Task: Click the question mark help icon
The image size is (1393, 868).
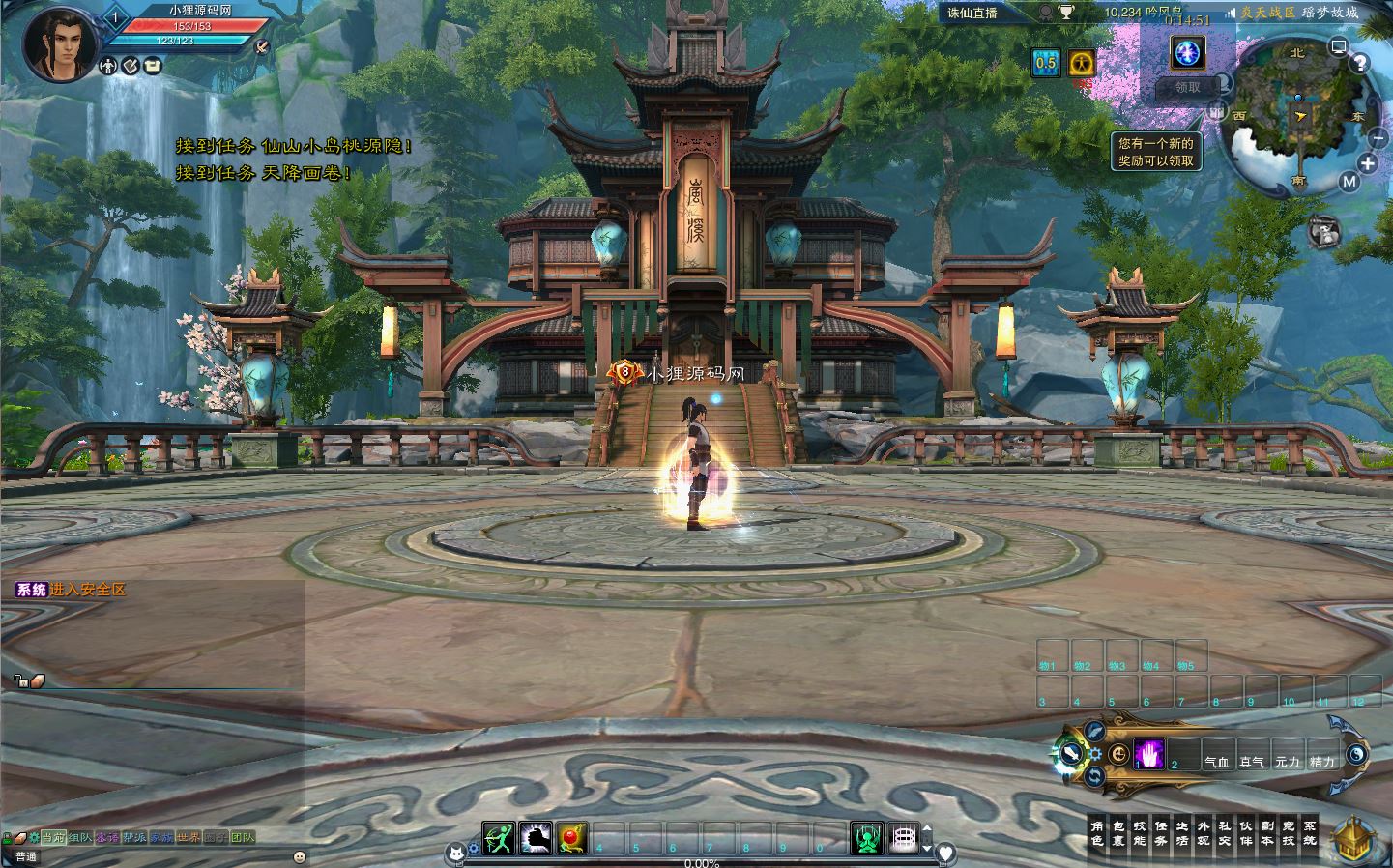Action: 1360,64
